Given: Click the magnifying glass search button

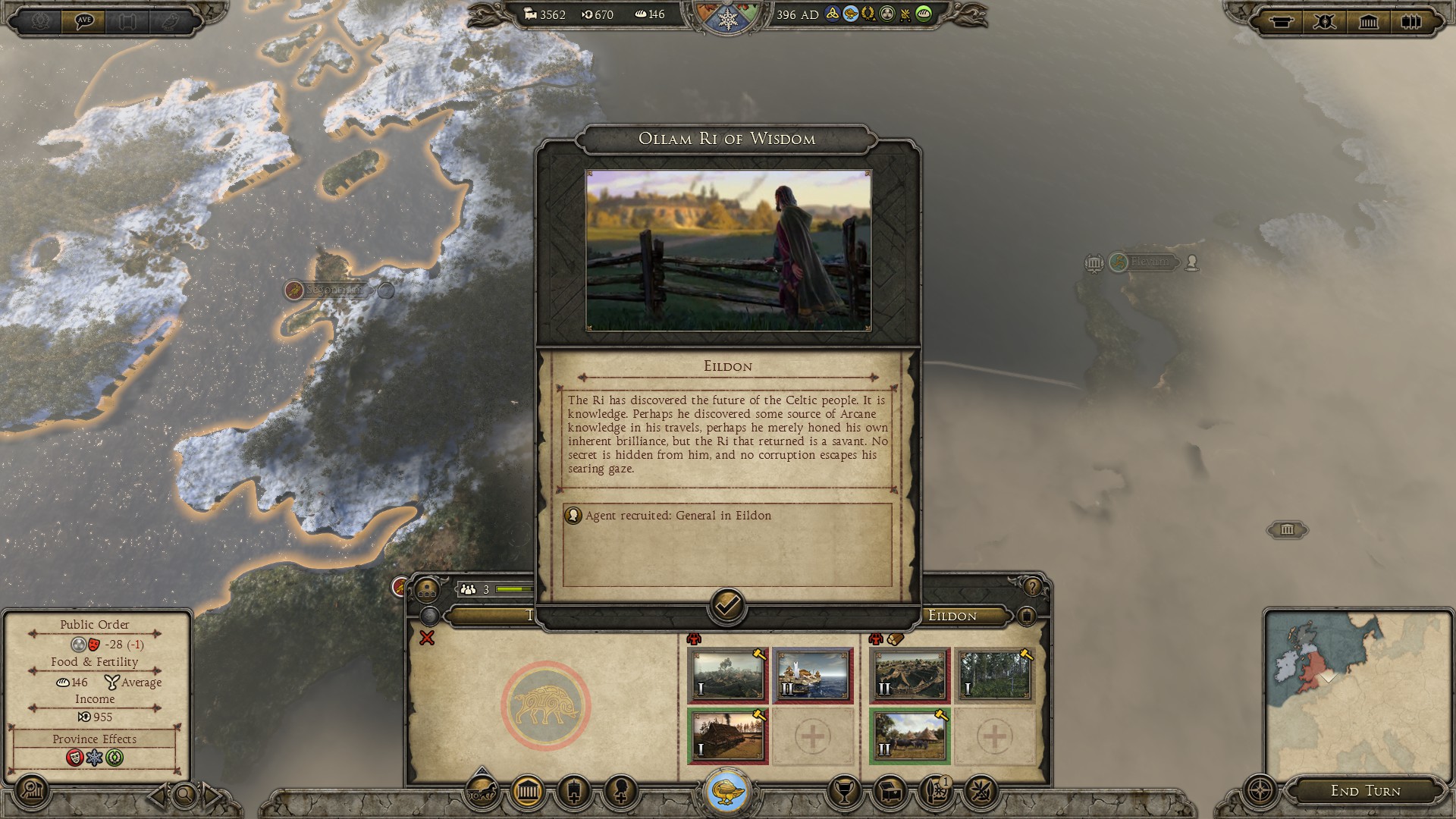Looking at the screenshot, I should tap(184, 795).
